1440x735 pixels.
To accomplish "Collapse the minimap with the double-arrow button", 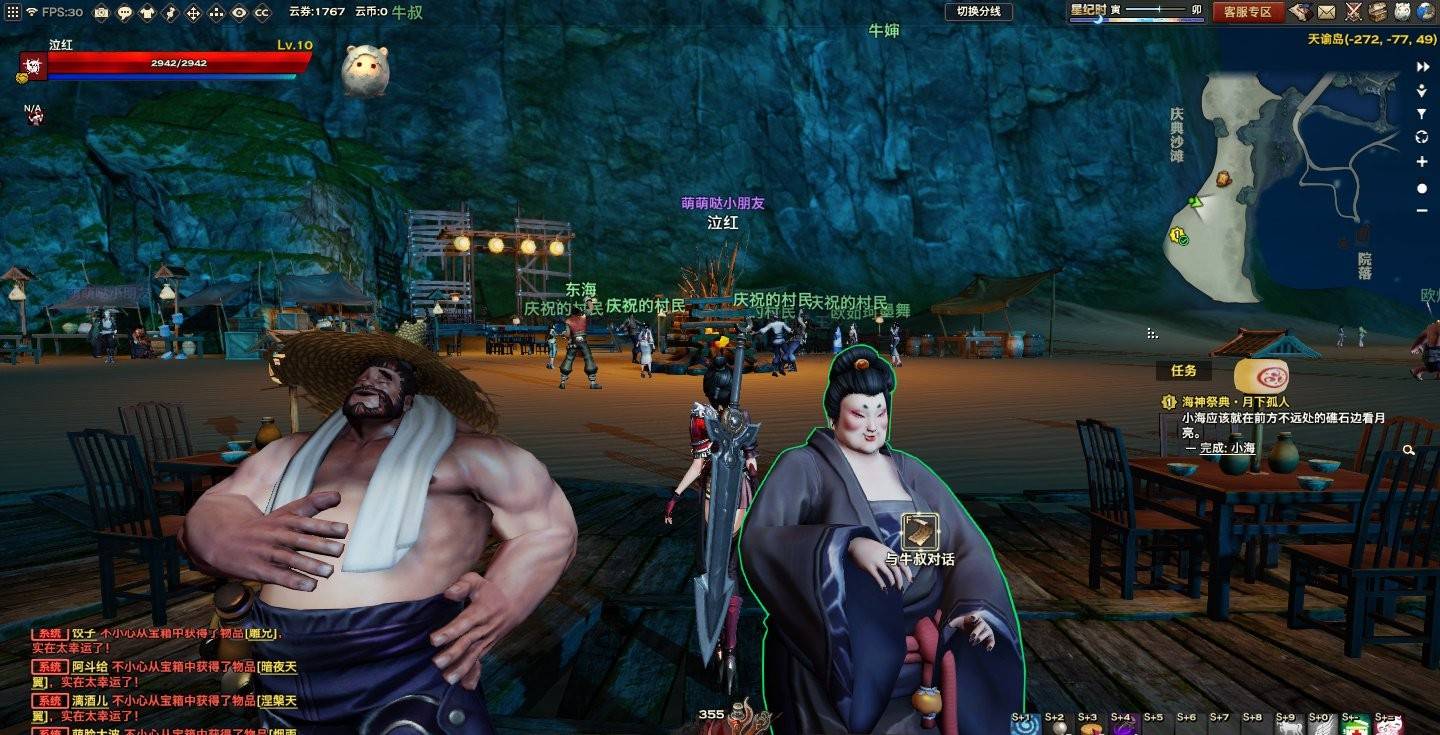I will point(1422,67).
